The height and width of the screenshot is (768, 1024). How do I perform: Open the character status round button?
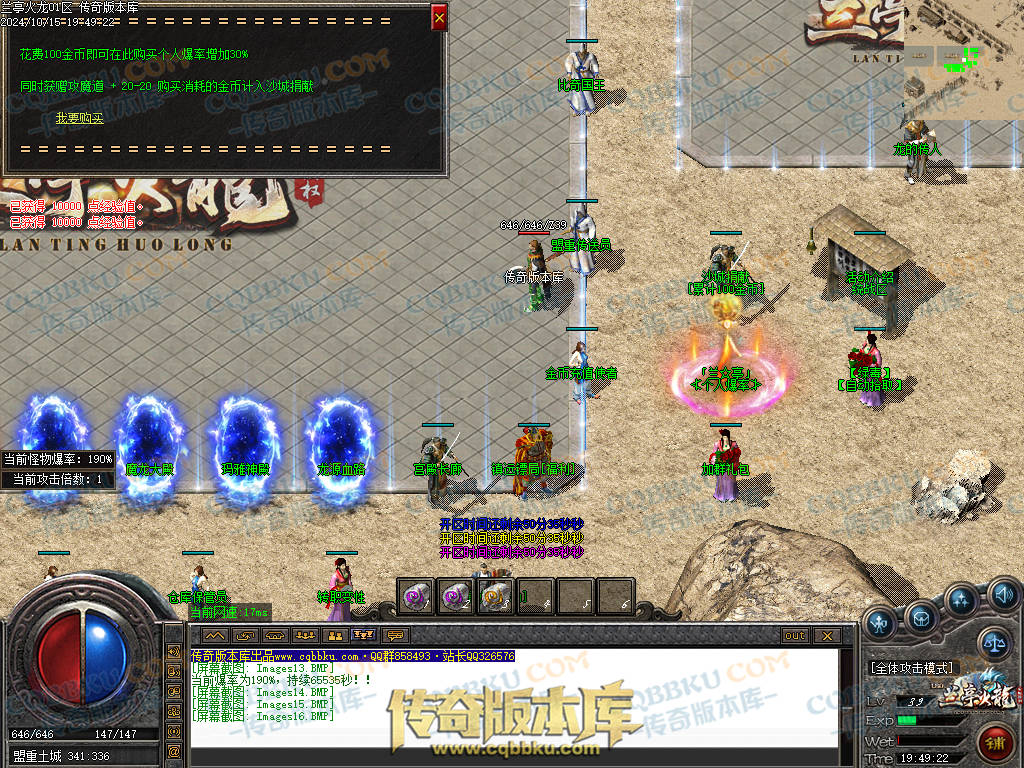(x=879, y=624)
